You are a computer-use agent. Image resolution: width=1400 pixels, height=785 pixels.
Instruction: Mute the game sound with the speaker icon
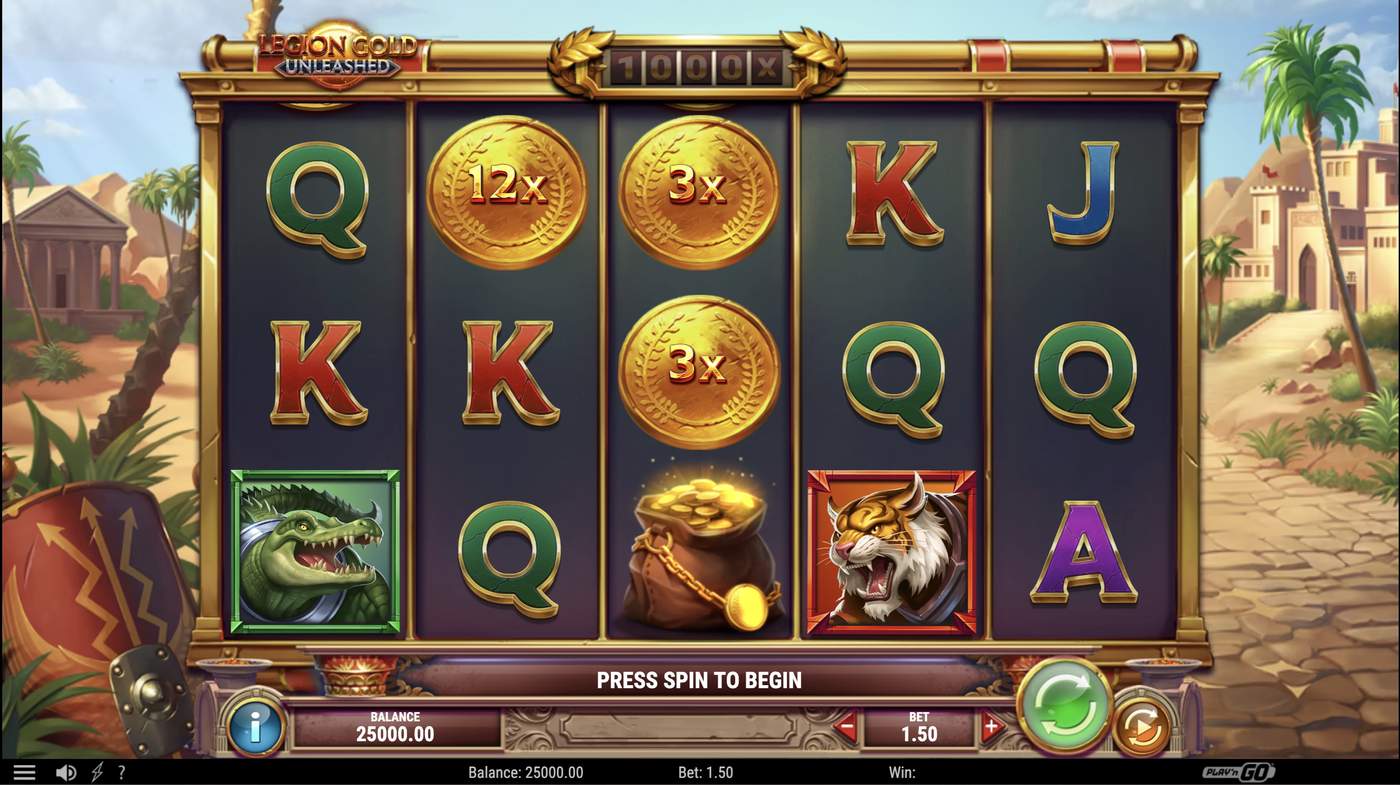(65, 771)
